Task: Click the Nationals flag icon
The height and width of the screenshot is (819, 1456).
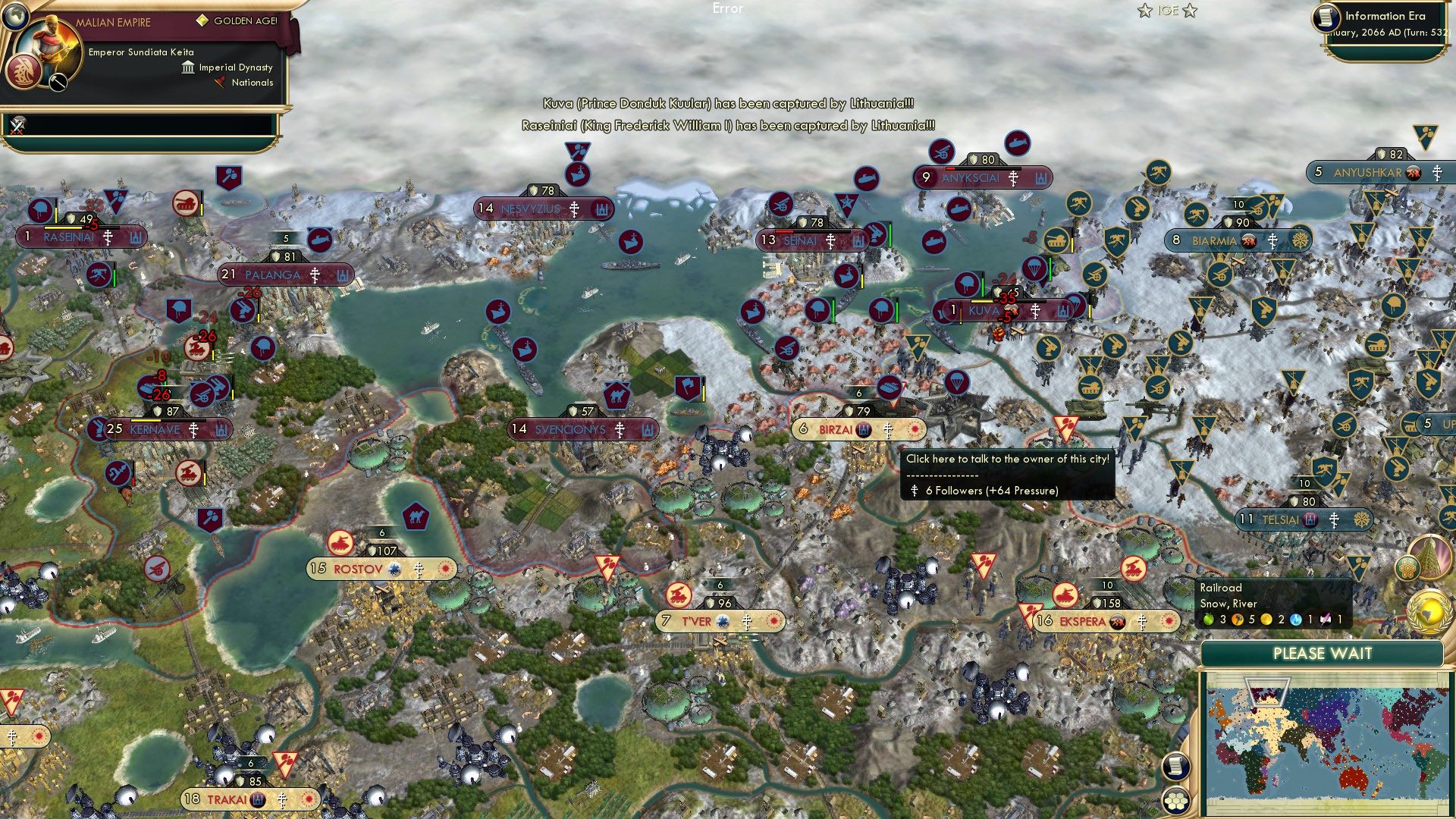Action: pos(221,83)
